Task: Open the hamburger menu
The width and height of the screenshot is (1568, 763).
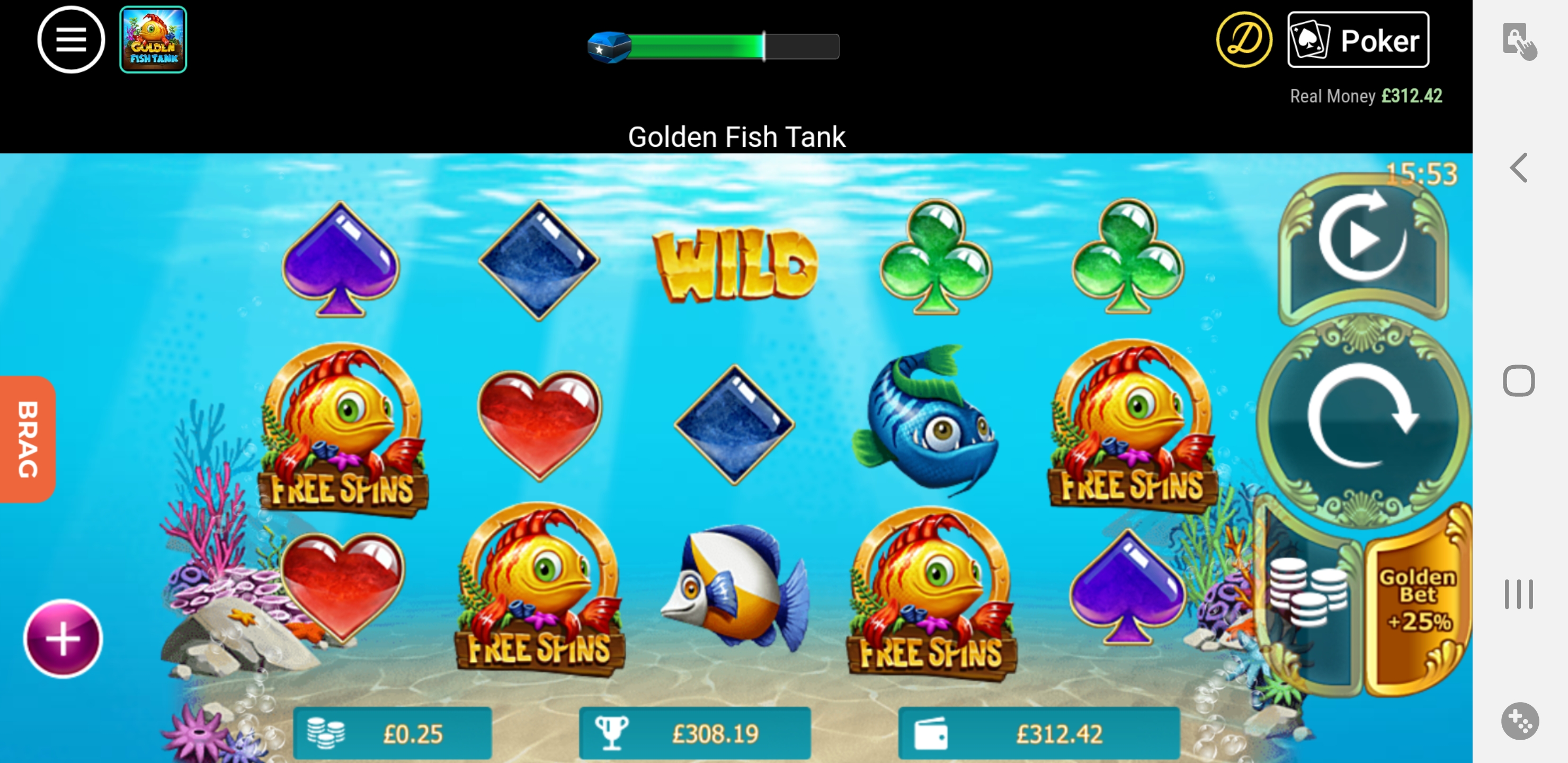Action: [70, 40]
